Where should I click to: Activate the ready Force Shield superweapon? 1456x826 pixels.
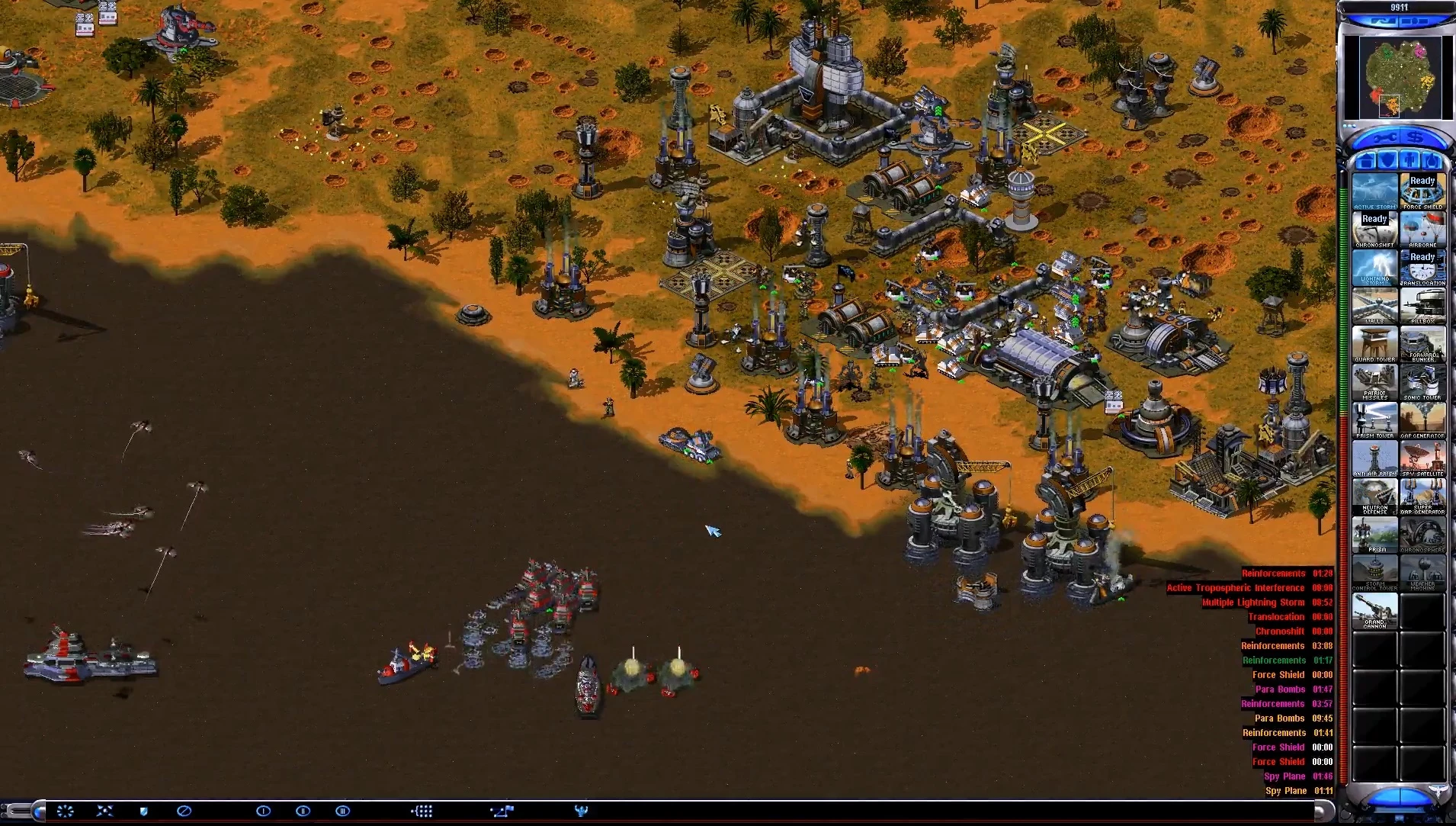[1422, 191]
